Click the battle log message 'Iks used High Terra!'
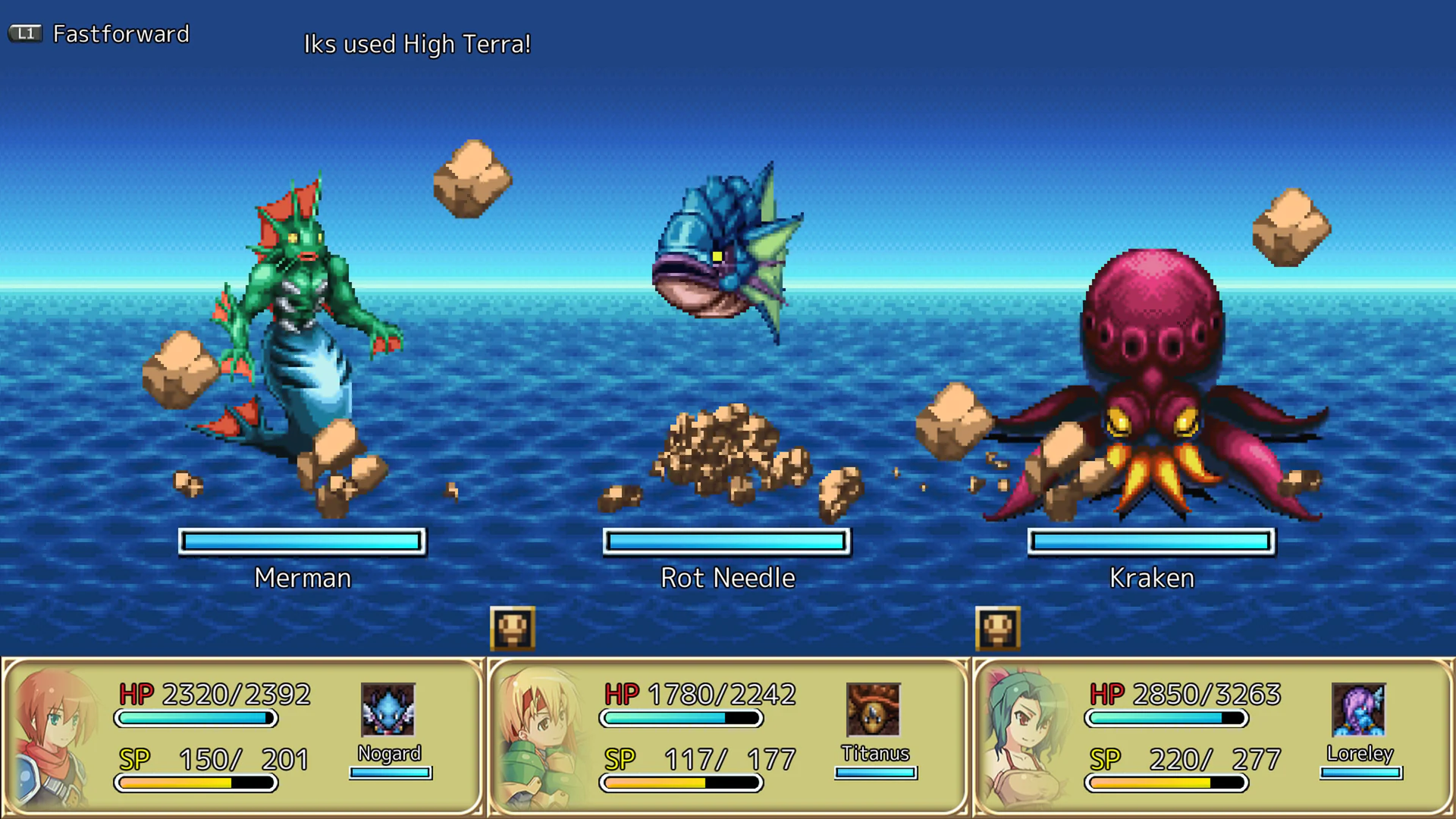The width and height of the screenshot is (1456, 819). tap(417, 44)
